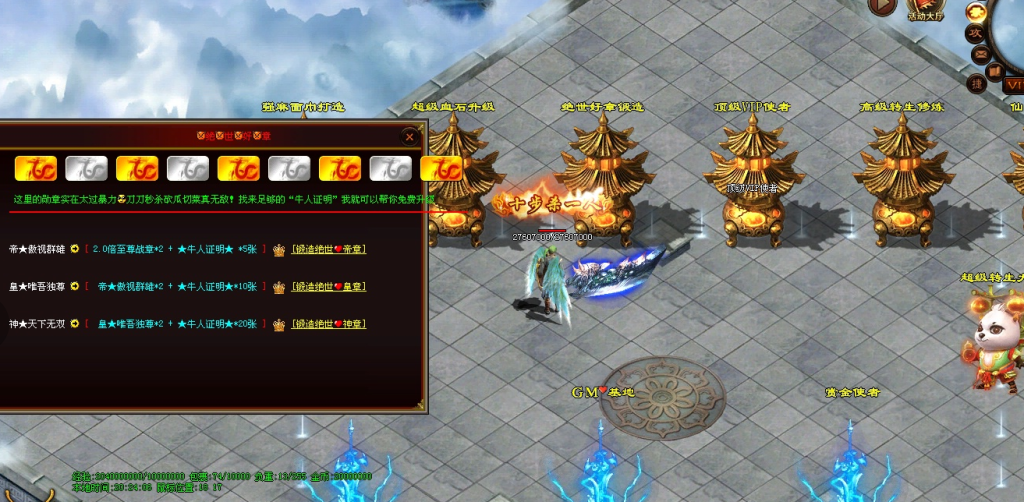
Task: Click the 锻造绝世帝章 forge link
Action: [x=330, y=249]
